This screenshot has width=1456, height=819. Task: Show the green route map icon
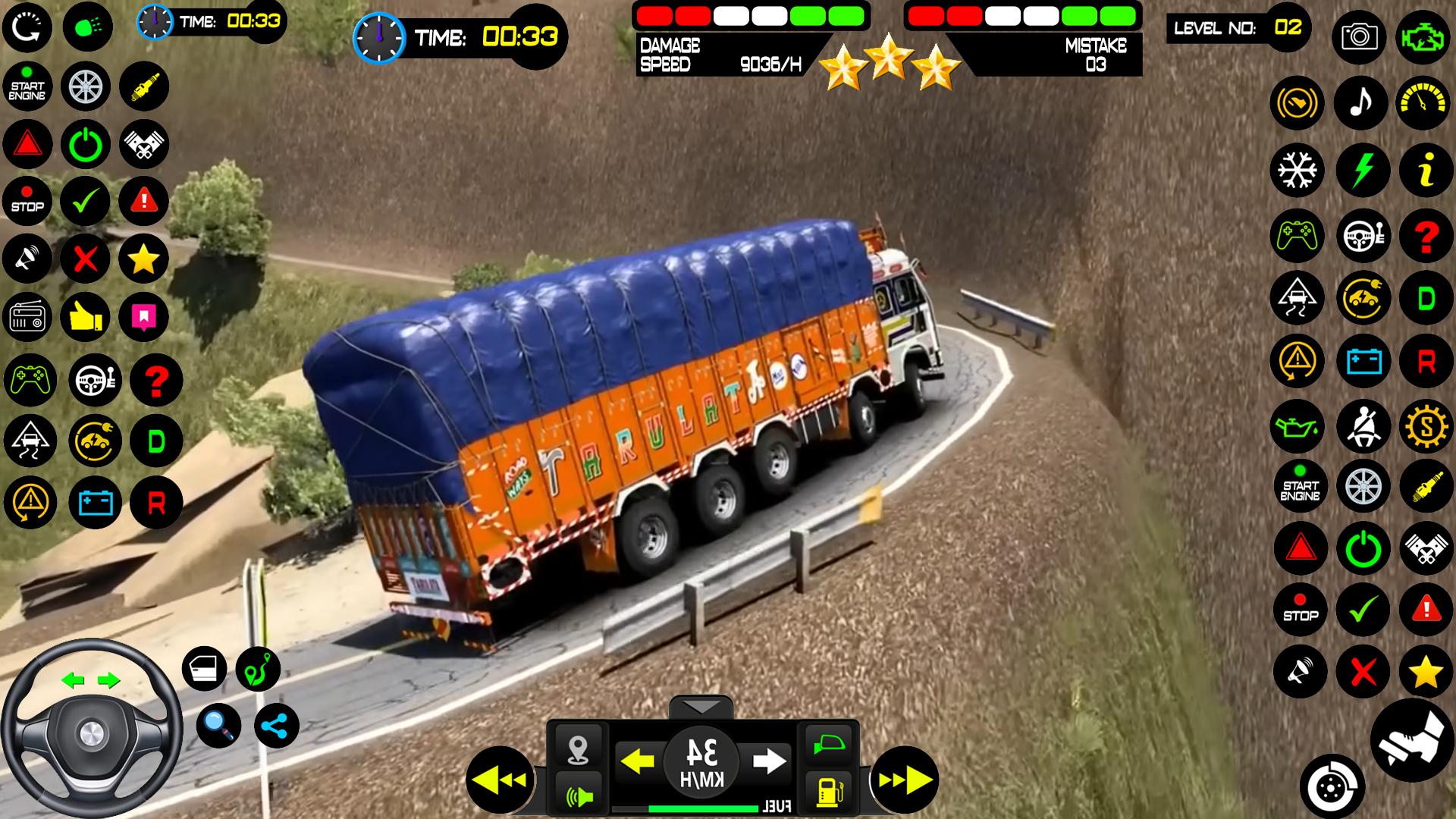pyautogui.click(x=258, y=669)
